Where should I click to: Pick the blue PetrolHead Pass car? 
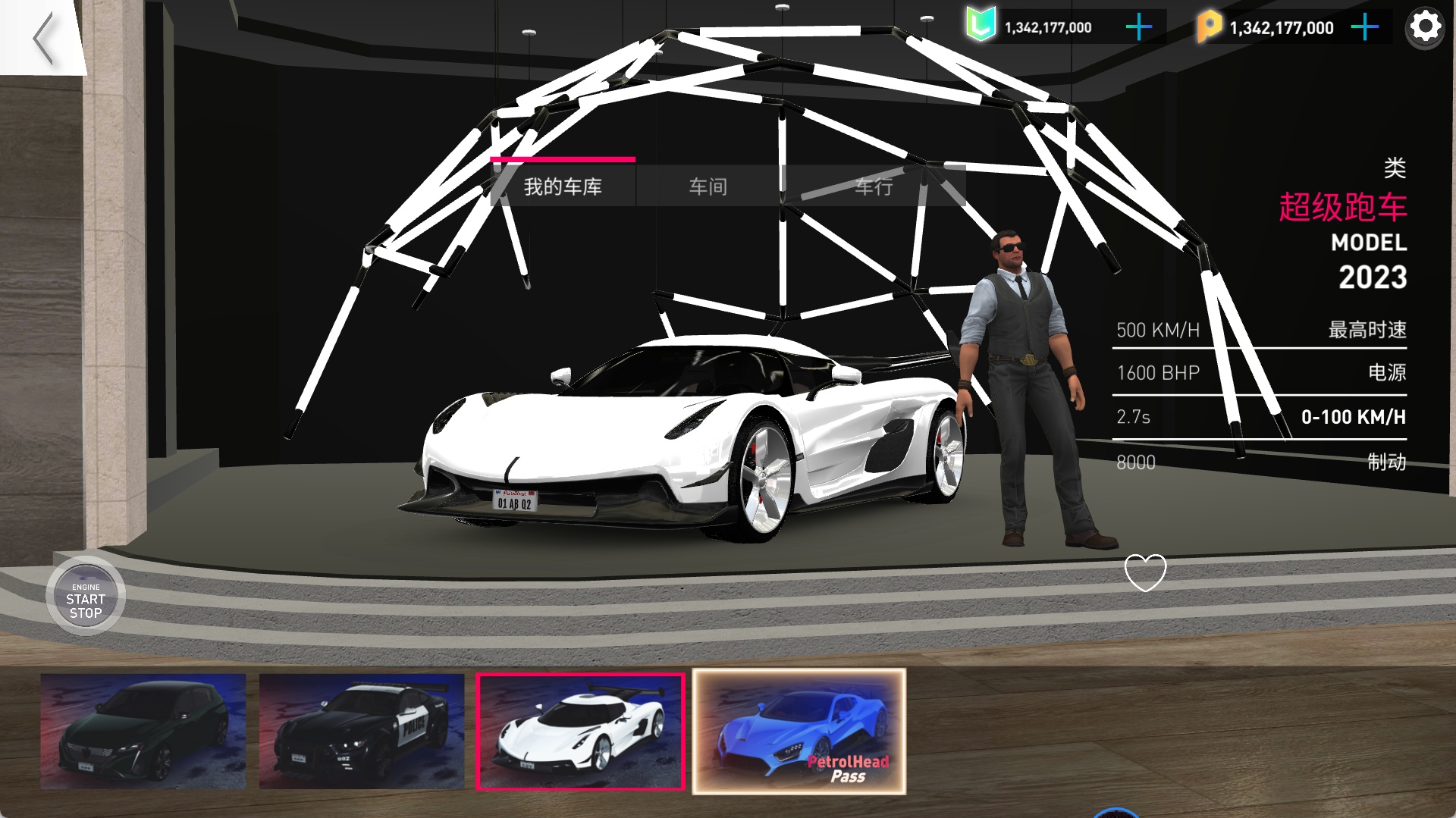(x=799, y=732)
